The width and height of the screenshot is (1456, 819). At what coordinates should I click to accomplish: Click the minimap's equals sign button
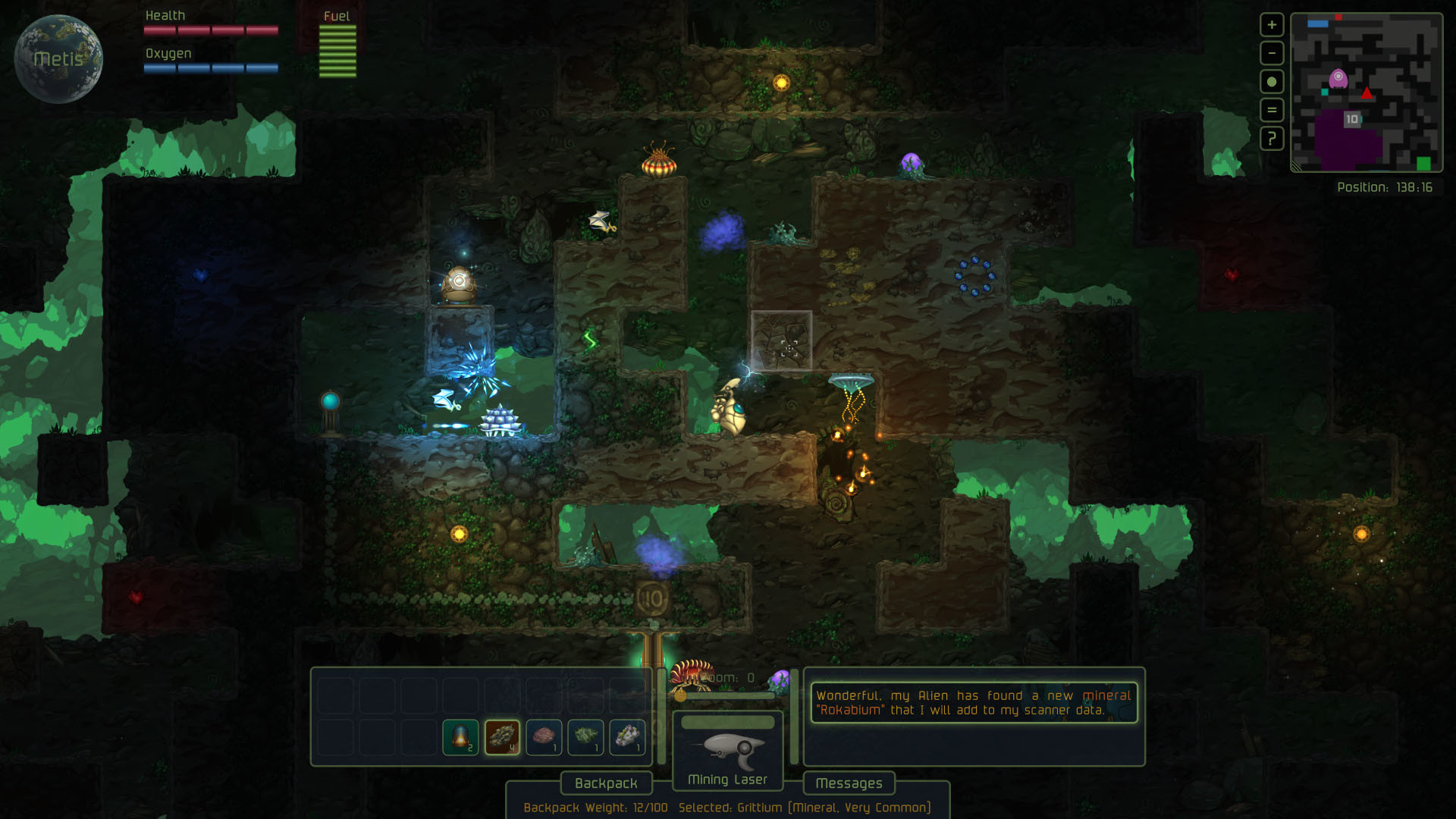(x=1272, y=110)
